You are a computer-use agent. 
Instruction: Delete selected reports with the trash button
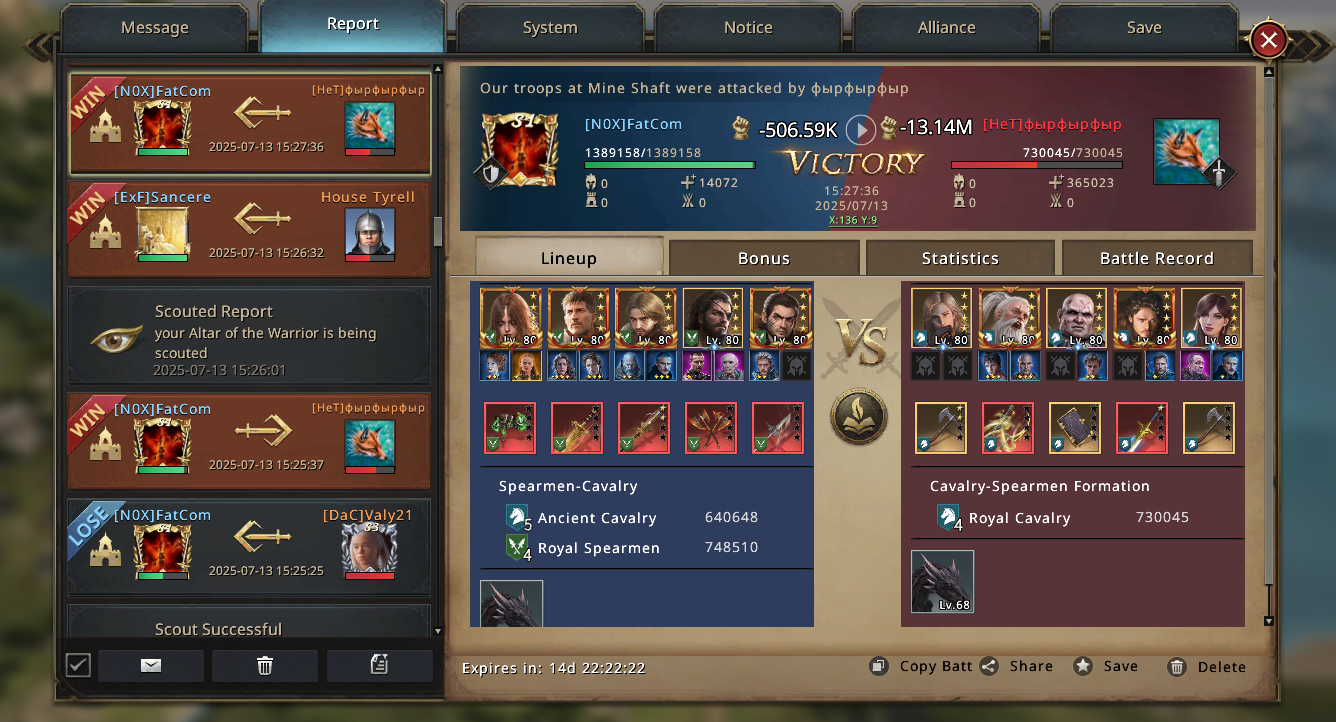265,666
